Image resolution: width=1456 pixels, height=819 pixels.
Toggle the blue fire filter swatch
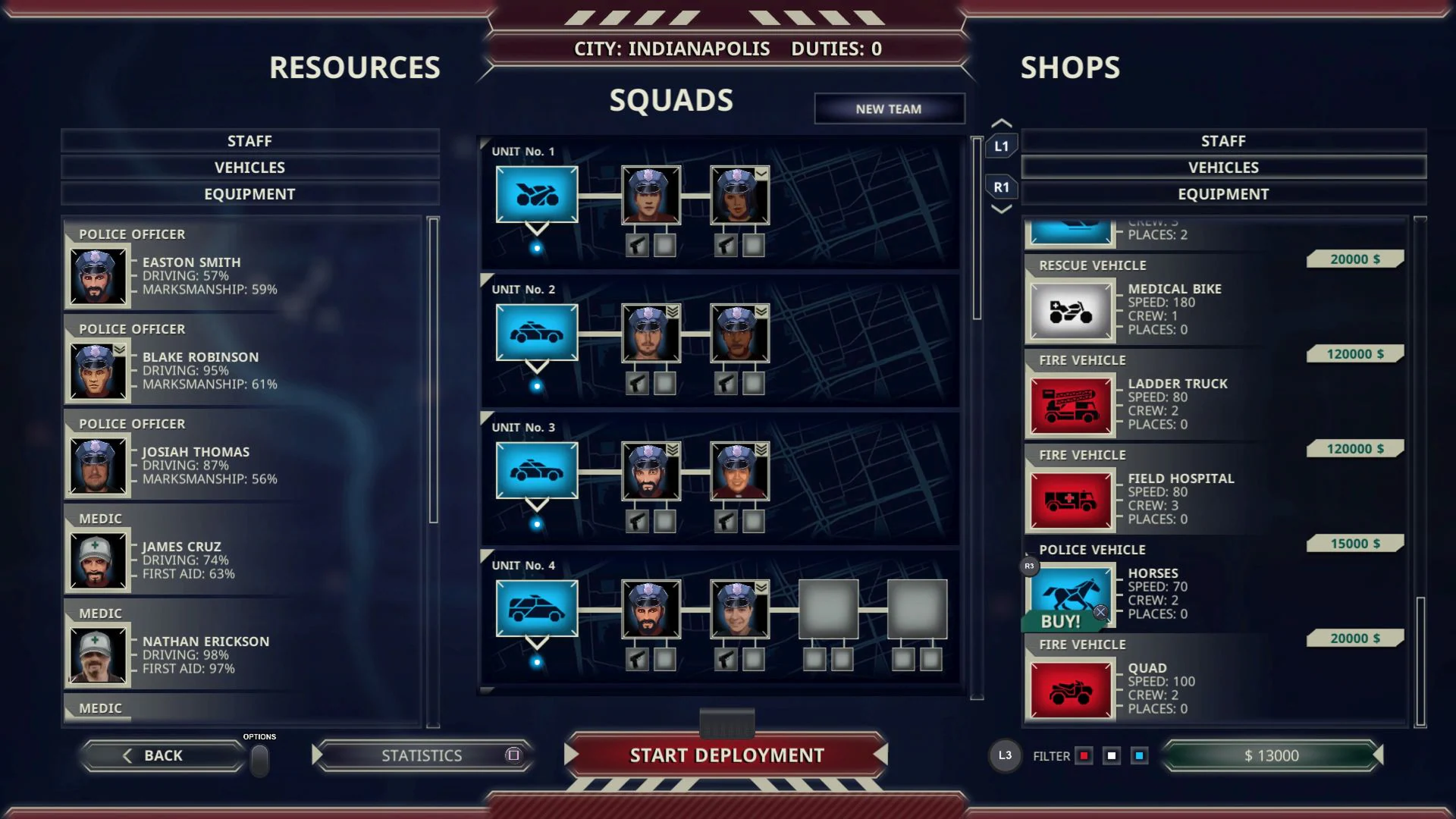point(1139,755)
